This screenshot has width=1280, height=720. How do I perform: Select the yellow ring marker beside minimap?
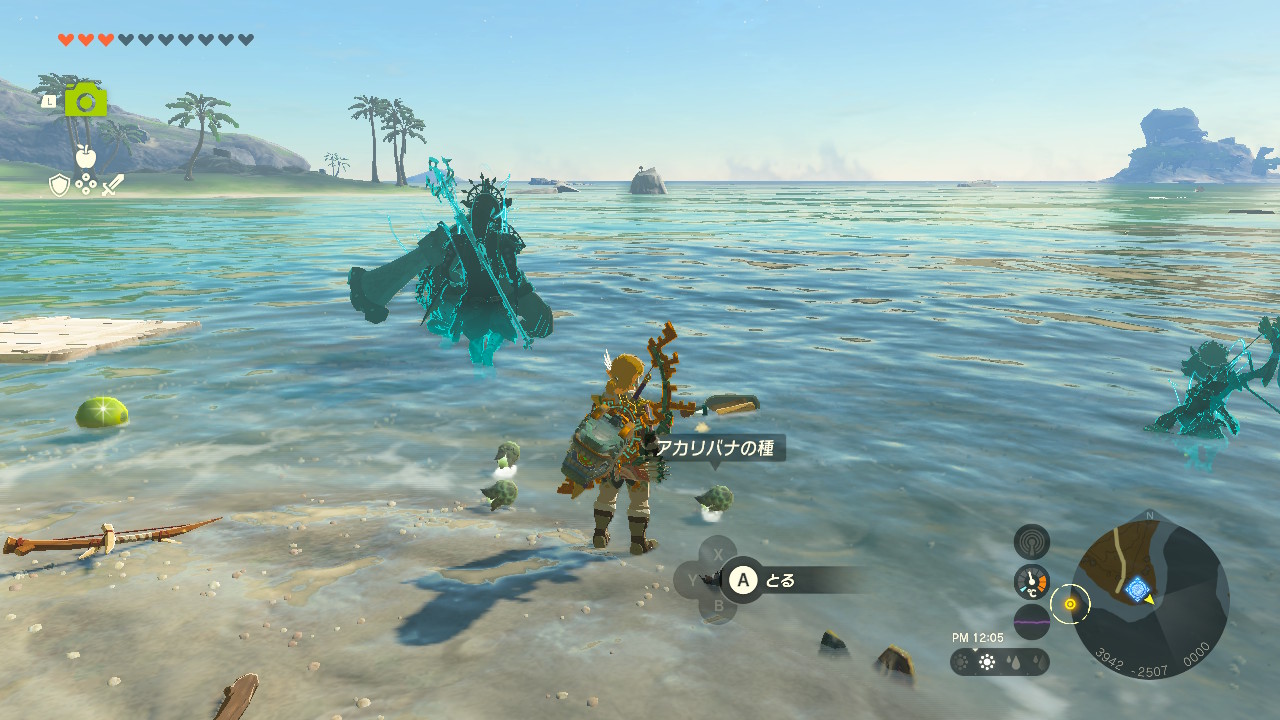pyautogui.click(x=1070, y=603)
